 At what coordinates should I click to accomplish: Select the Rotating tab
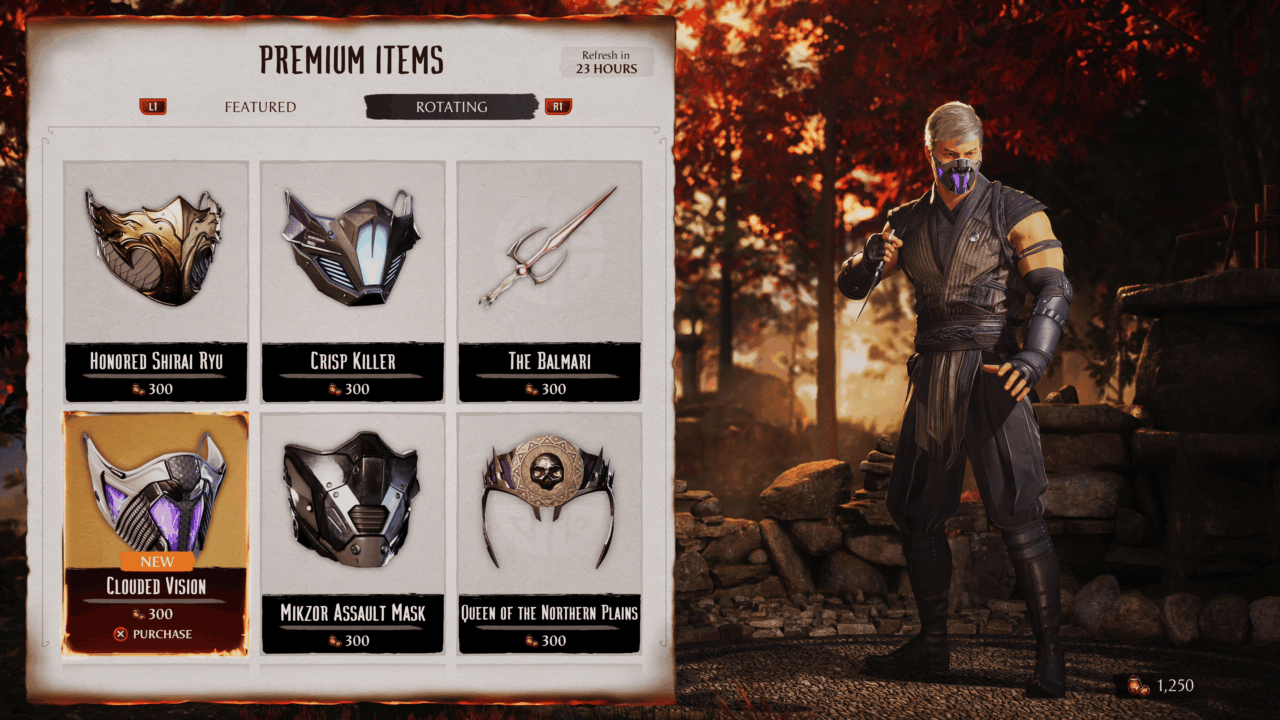click(x=451, y=107)
